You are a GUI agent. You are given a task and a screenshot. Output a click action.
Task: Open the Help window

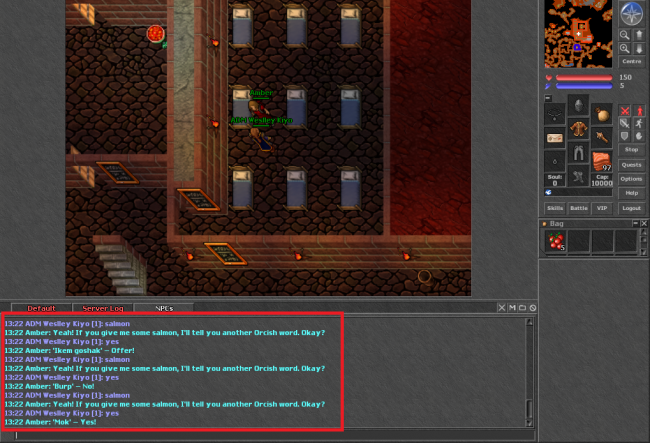click(x=631, y=192)
